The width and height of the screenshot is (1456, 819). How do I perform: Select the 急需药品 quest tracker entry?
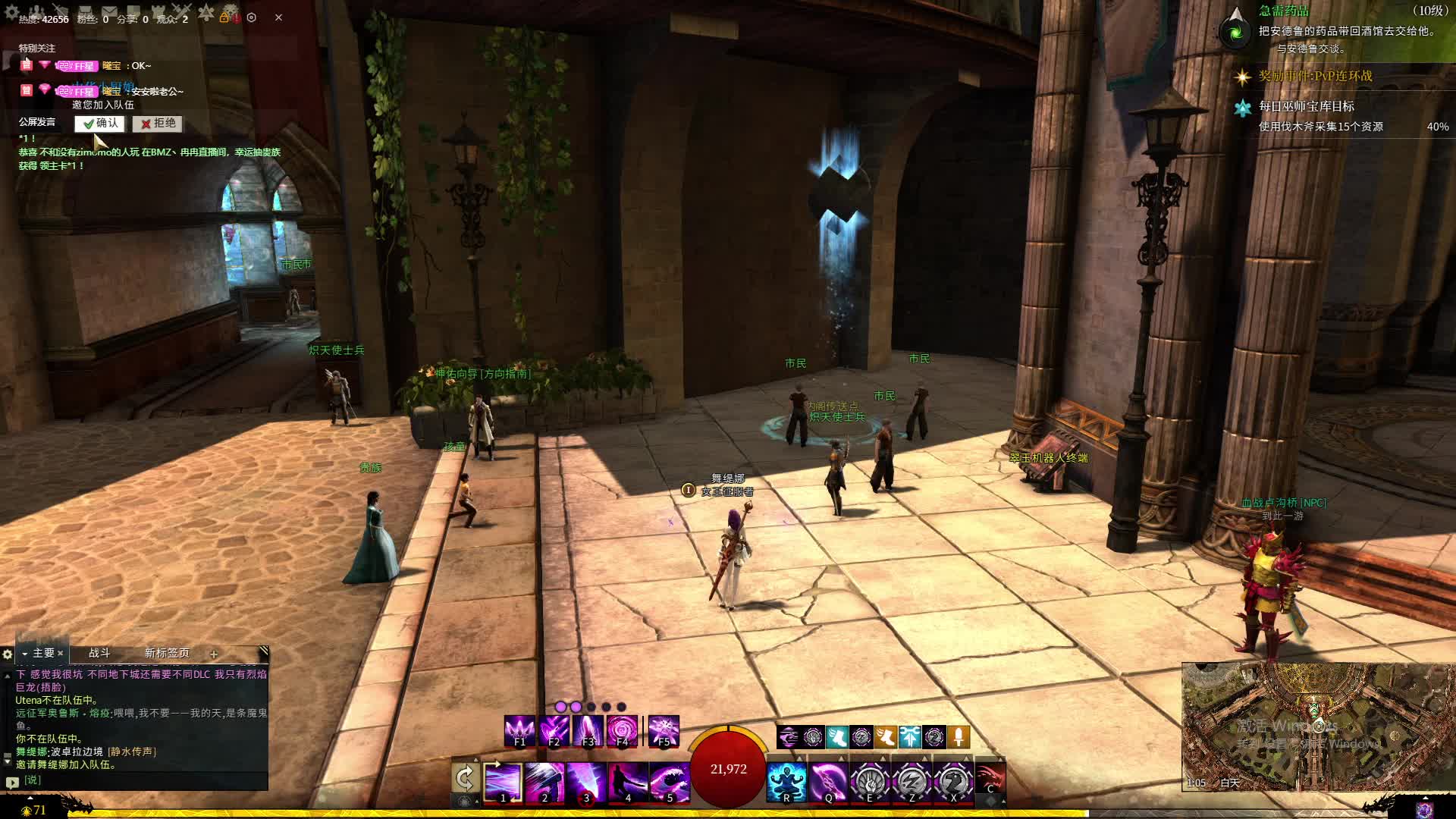[x=1284, y=11]
